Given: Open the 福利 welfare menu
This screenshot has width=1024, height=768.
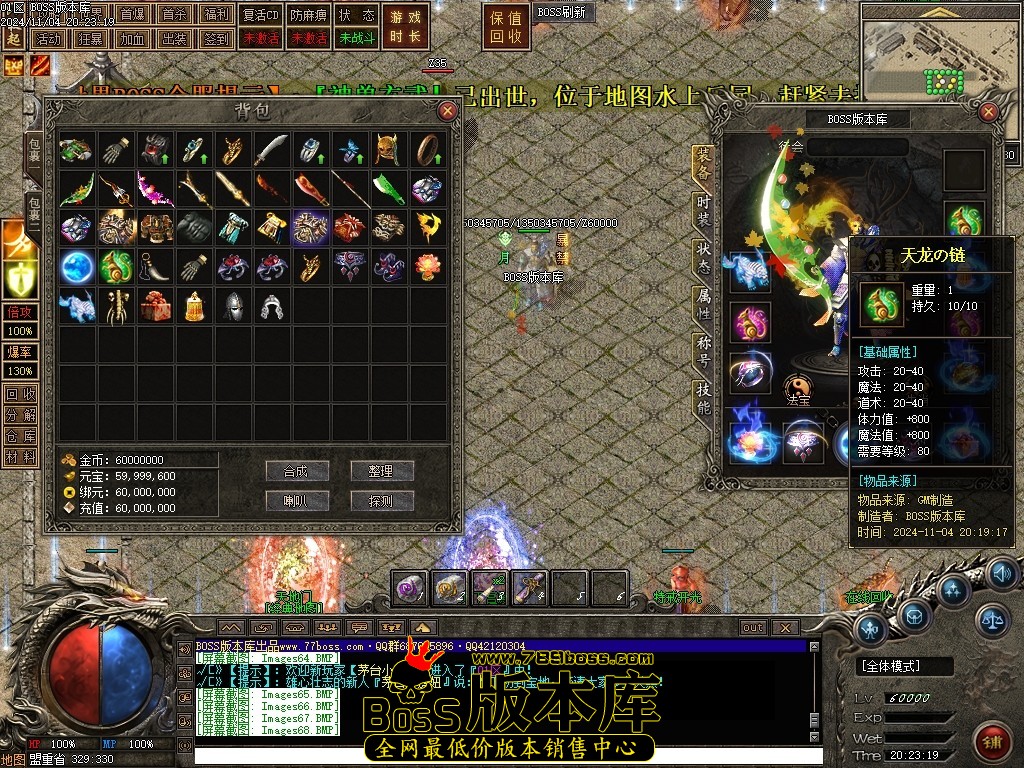Looking at the screenshot, I should (214, 15).
